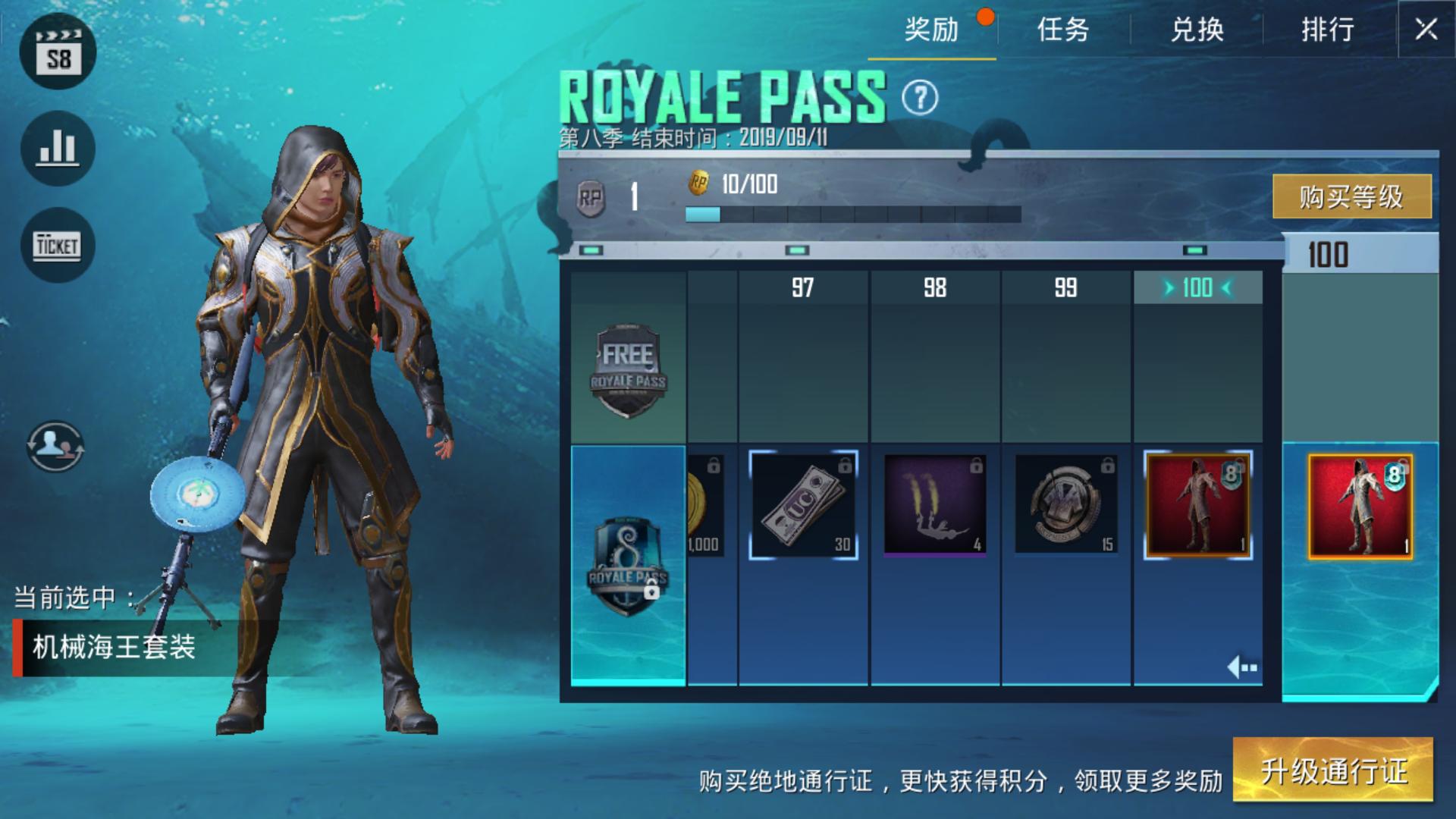Select the locked Elite Royale Pass badge
This screenshot has height=819, width=1456.
tap(628, 566)
